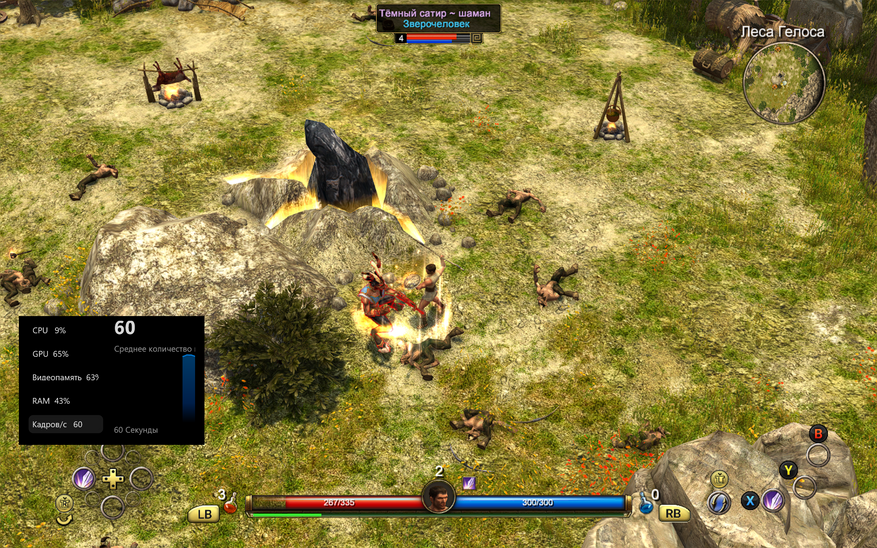Select the hero portrait between the bars
The width and height of the screenshot is (877, 548).
point(438,496)
